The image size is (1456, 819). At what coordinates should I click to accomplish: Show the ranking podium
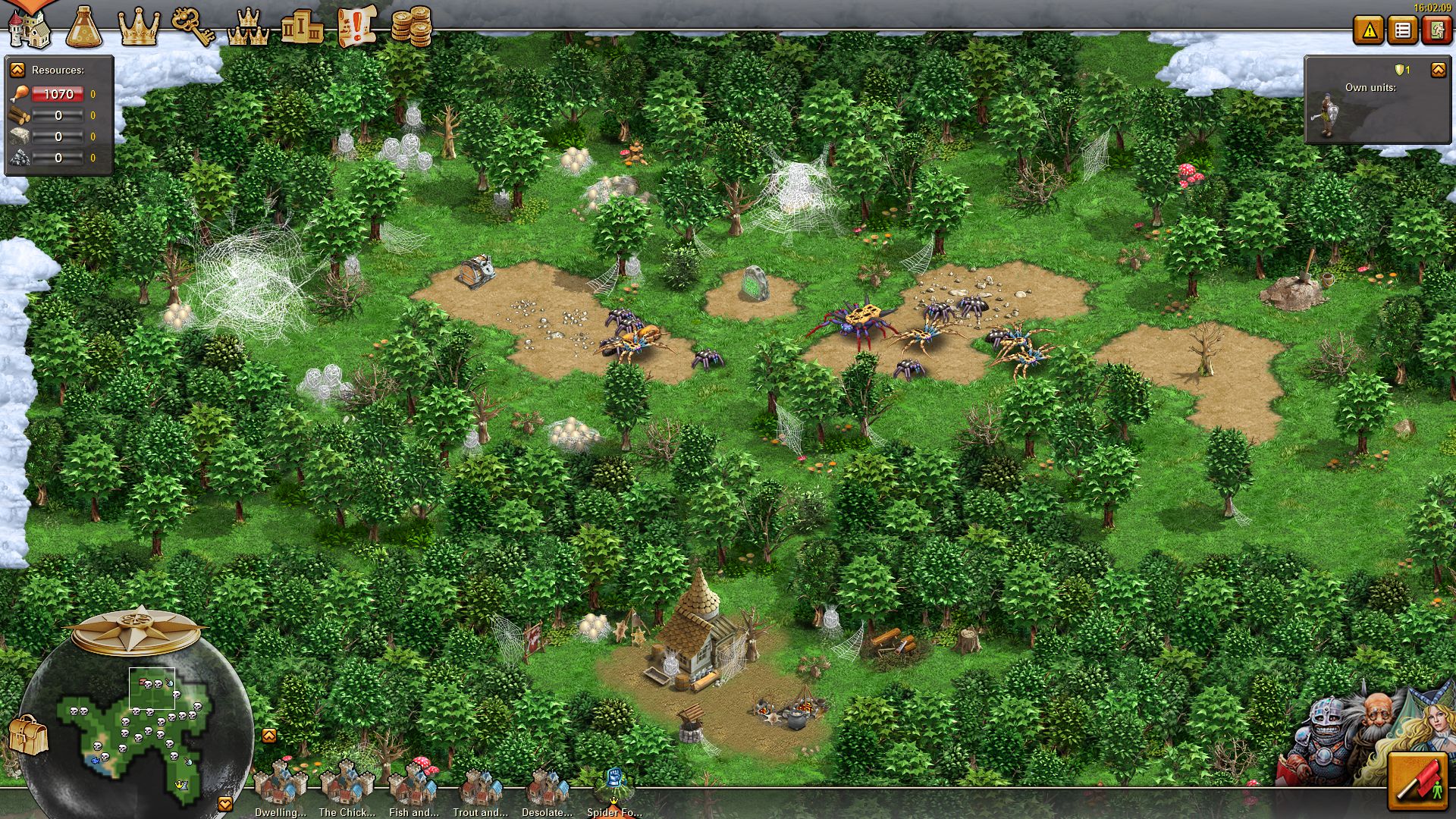(x=302, y=27)
